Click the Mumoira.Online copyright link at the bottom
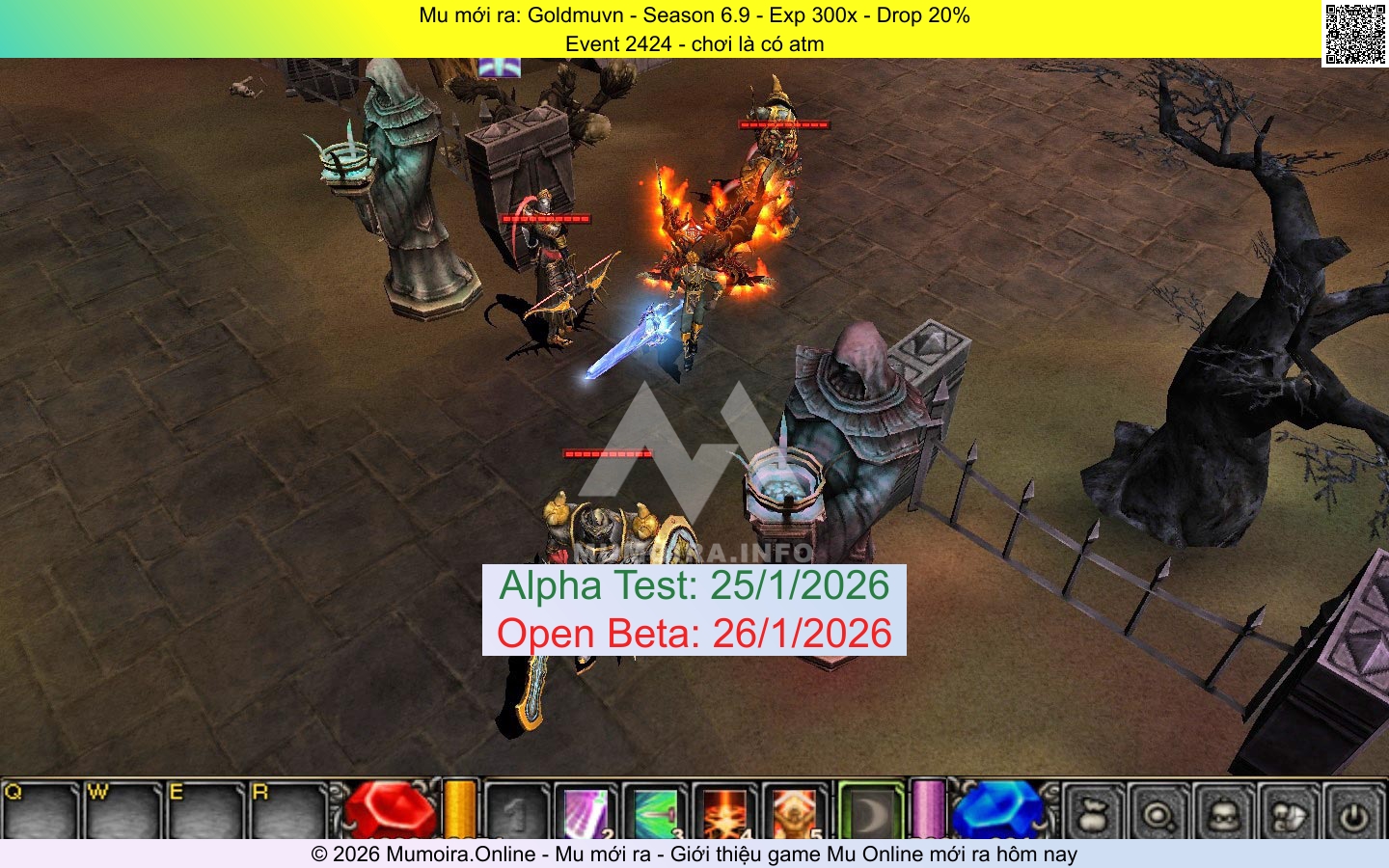The width and height of the screenshot is (1389, 868). pyautogui.click(x=694, y=854)
